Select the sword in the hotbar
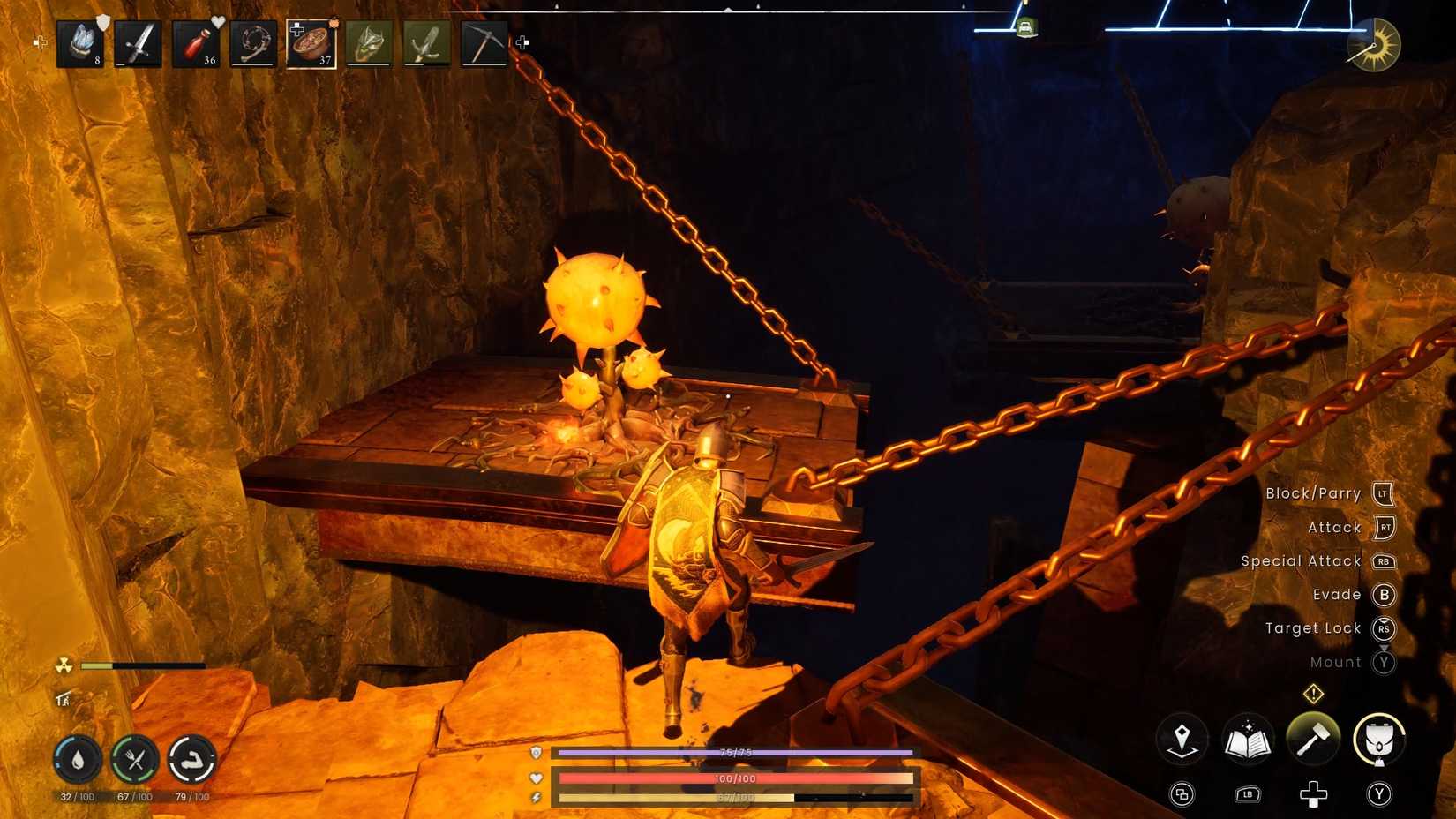The height and width of the screenshot is (819, 1456). pos(138,41)
